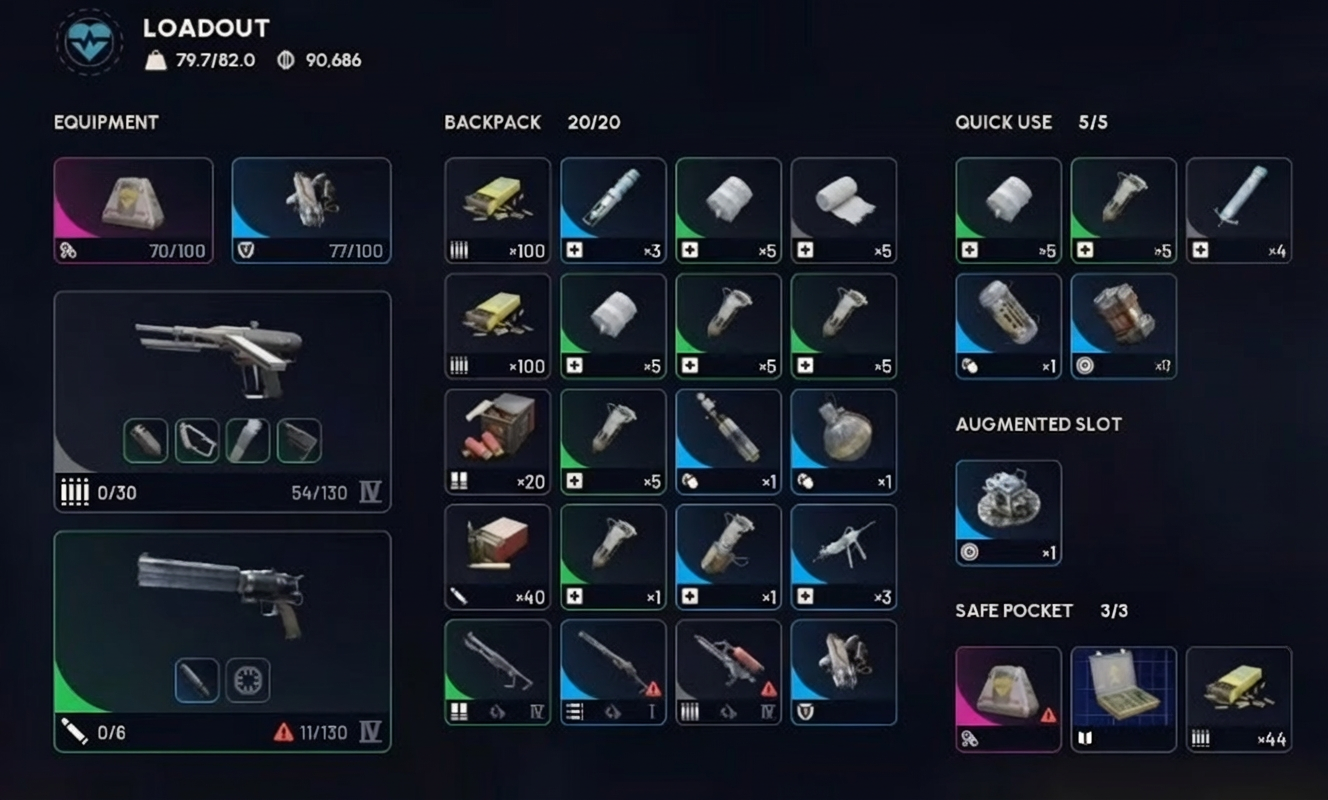Click the magazine attachment on the rifle
The height and width of the screenshot is (800, 1328).
coord(298,440)
